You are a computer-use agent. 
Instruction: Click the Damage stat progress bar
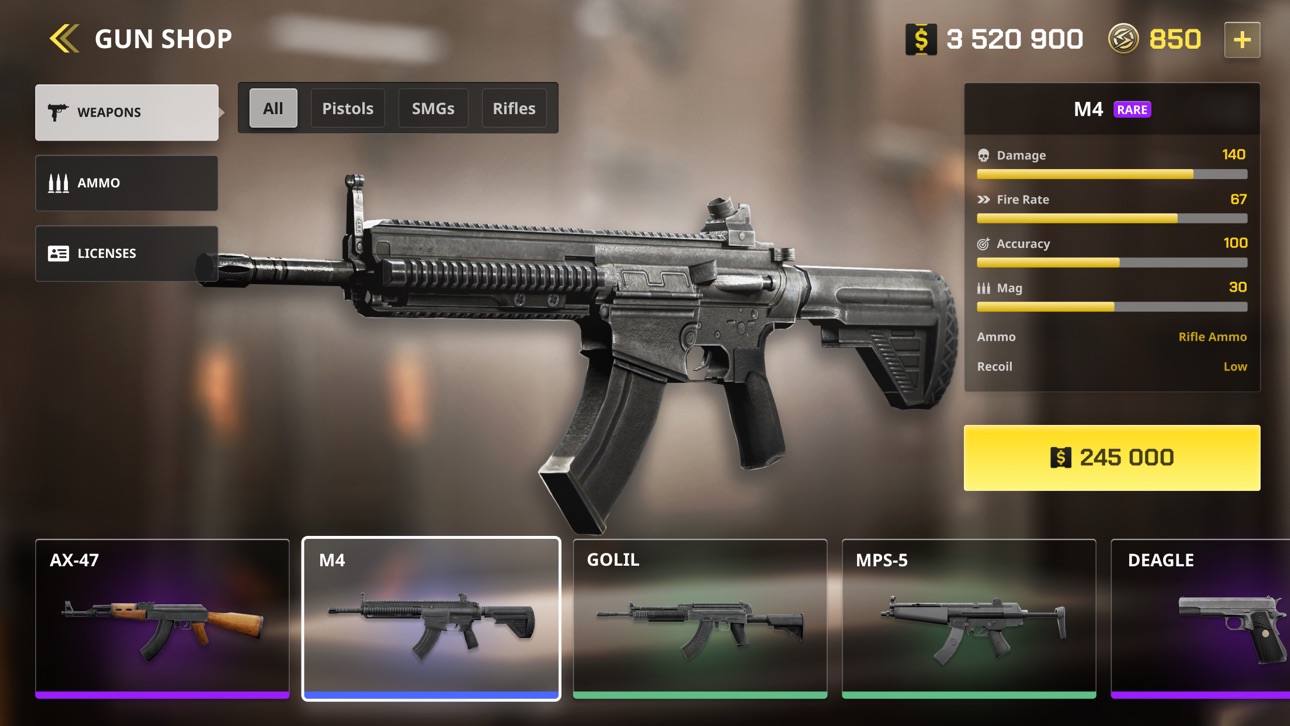(1111, 173)
